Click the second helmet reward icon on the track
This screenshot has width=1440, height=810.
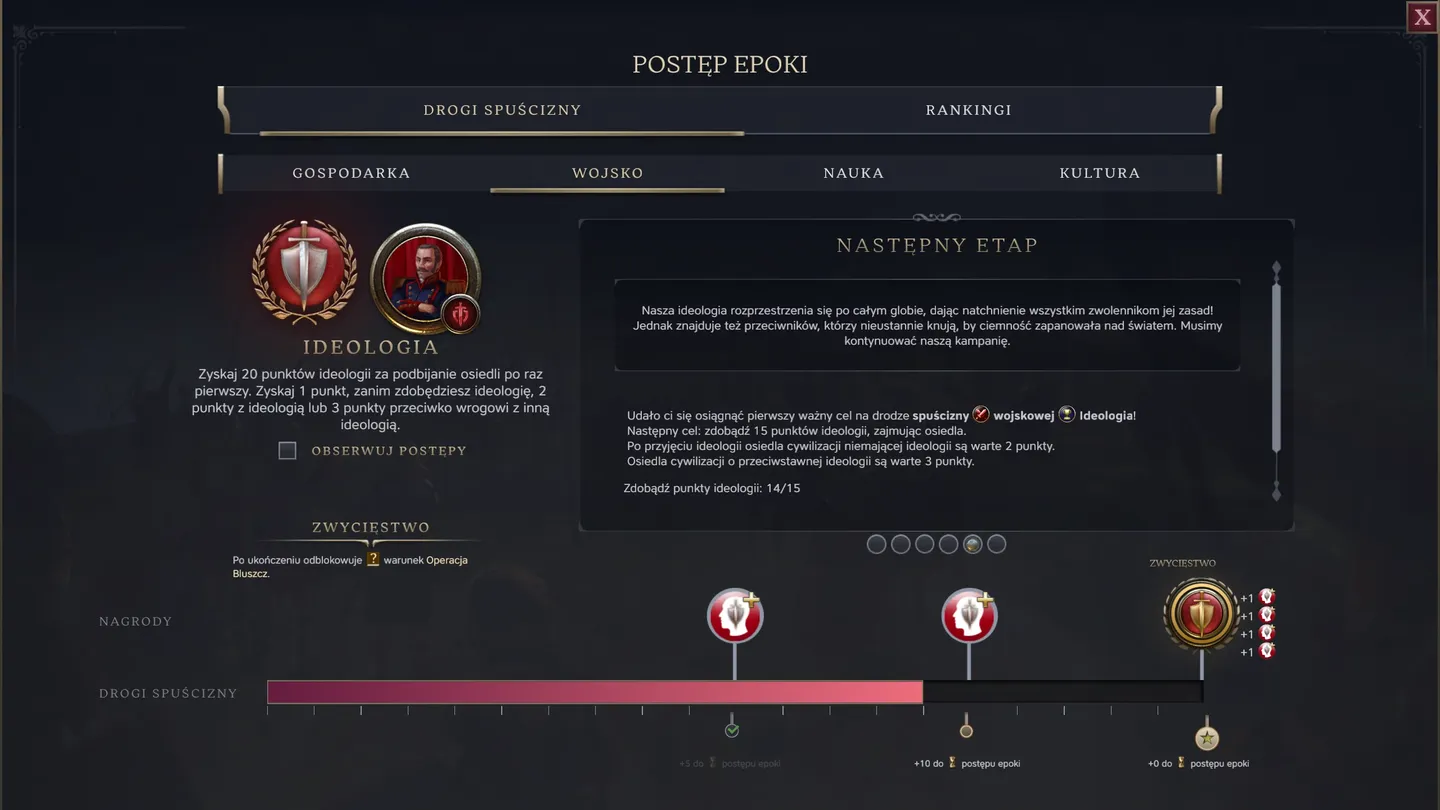point(967,614)
